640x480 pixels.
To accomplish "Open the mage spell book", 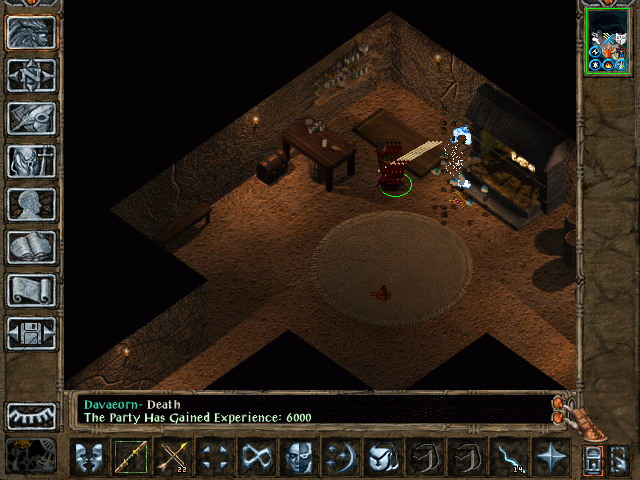I will point(32,247).
